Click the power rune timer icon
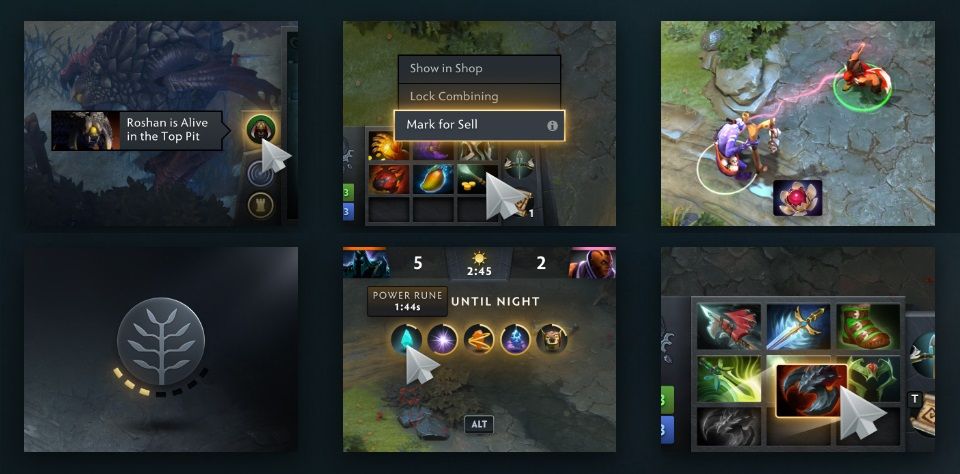960x474 pixels. pos(405,338)
